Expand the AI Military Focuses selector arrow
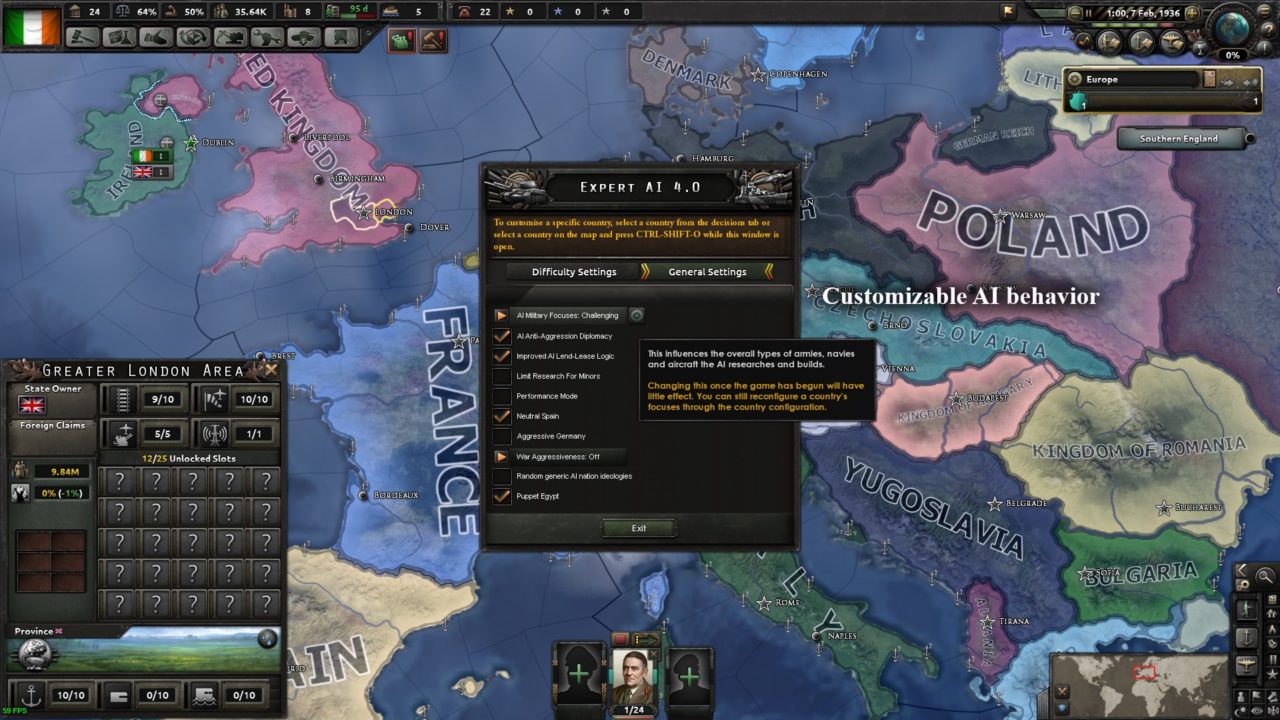Image resolution: width=1280 pixels, height=720 pixels. (504, 315)
